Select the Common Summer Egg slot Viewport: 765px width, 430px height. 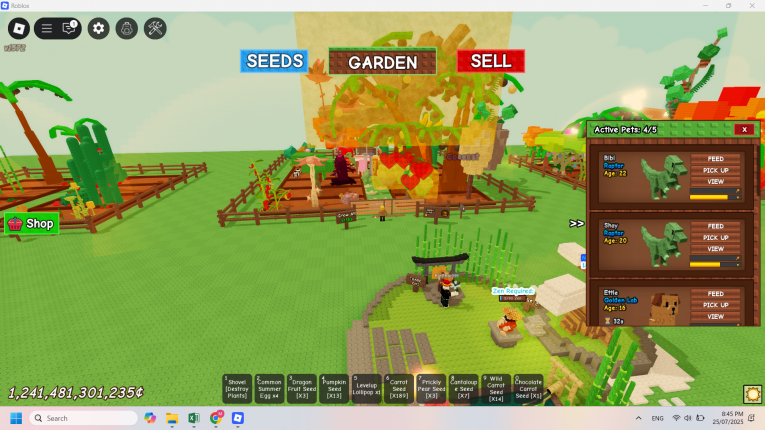(x=269, y=387)
